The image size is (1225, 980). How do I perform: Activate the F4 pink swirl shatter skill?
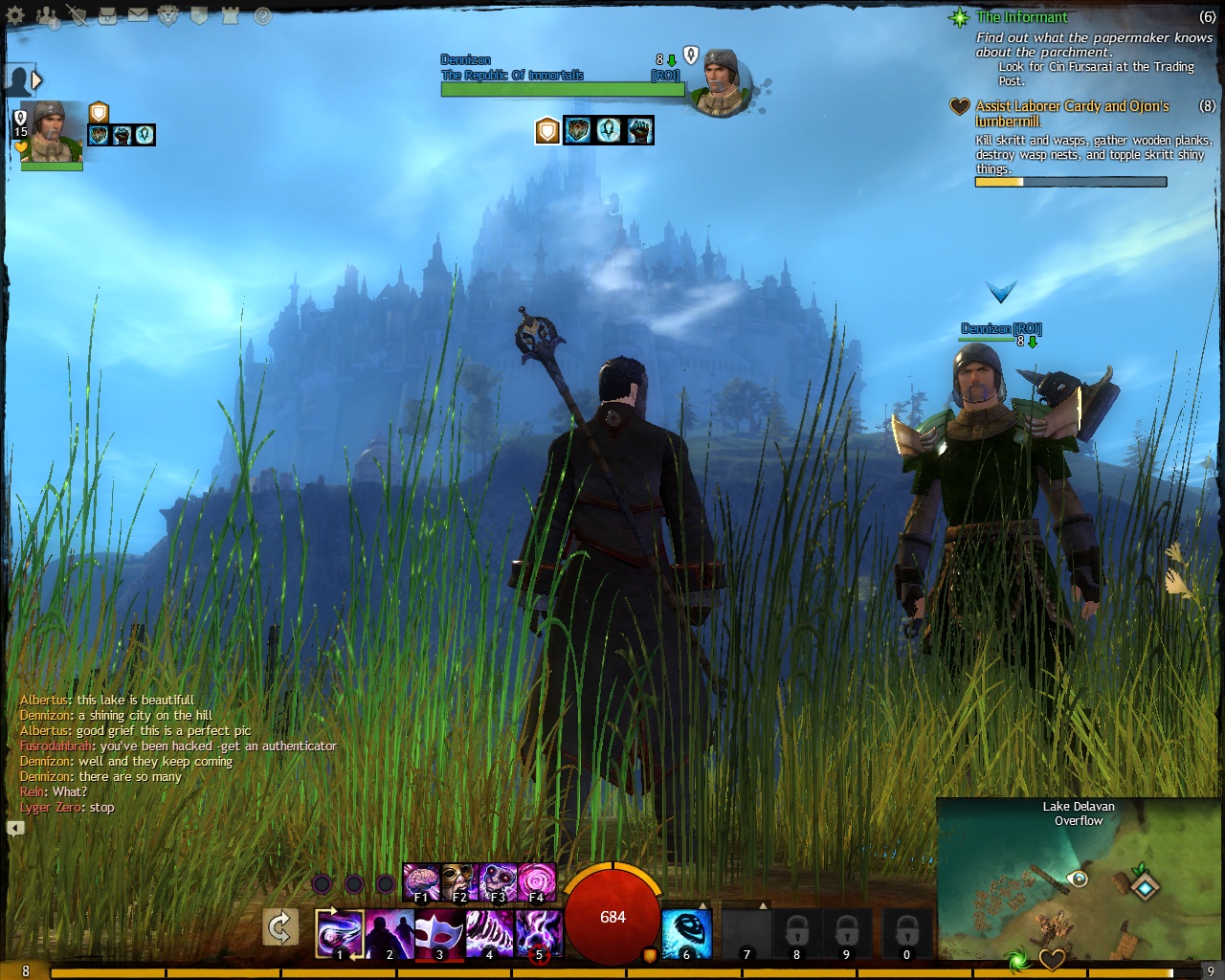pyautogui.click(x=536, y=882)
